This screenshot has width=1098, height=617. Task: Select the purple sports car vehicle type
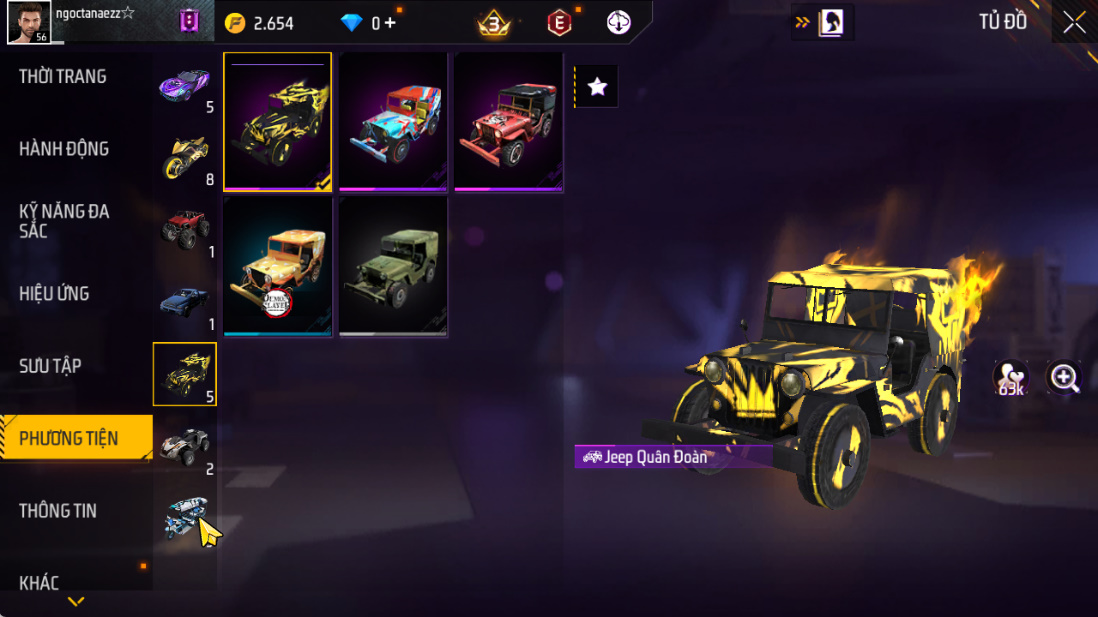[x=185, y=84]
